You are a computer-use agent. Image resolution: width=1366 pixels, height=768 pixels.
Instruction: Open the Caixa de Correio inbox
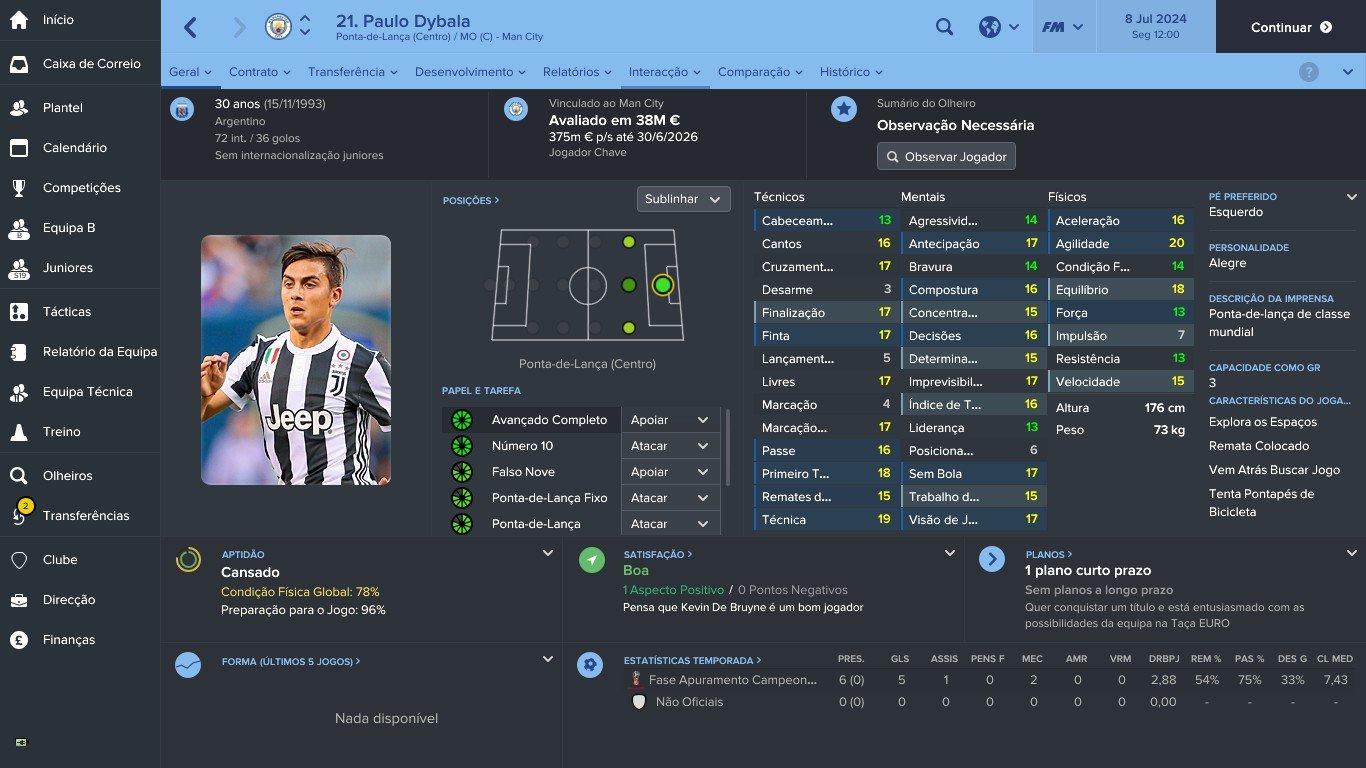(91, 64)
